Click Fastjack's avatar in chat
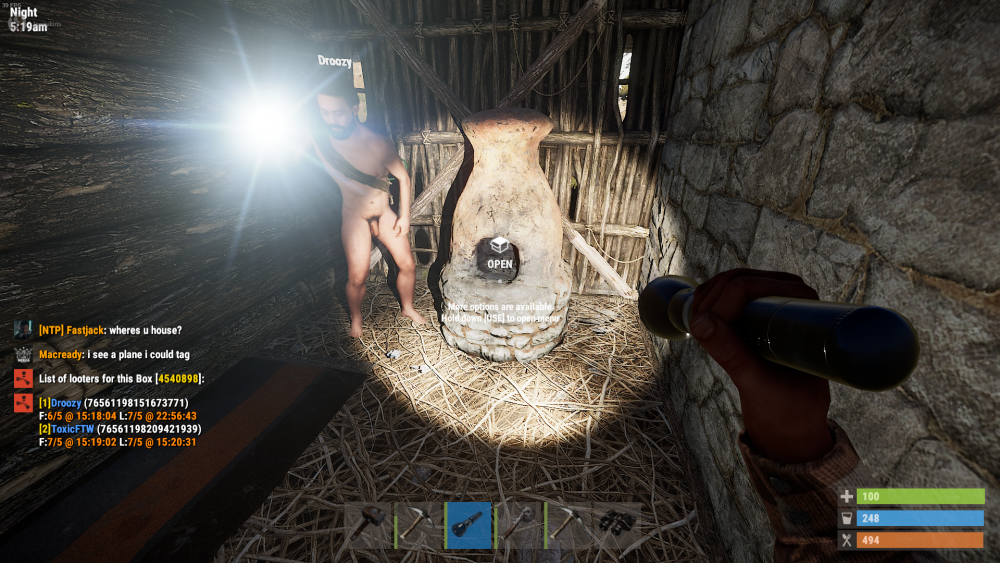 click(23, 329)
